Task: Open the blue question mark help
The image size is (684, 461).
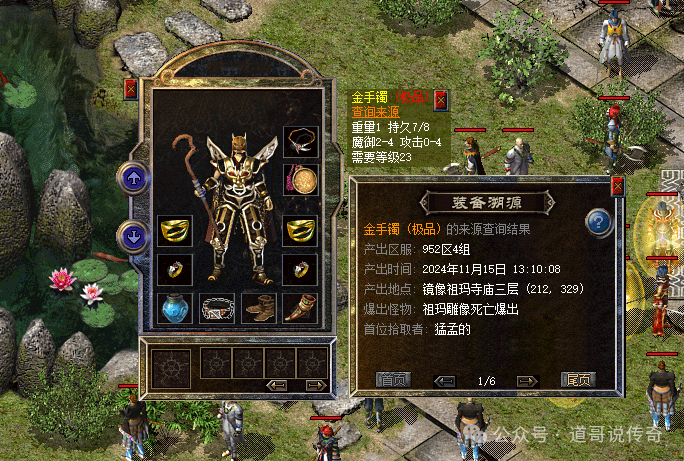Action: (599, 221)
